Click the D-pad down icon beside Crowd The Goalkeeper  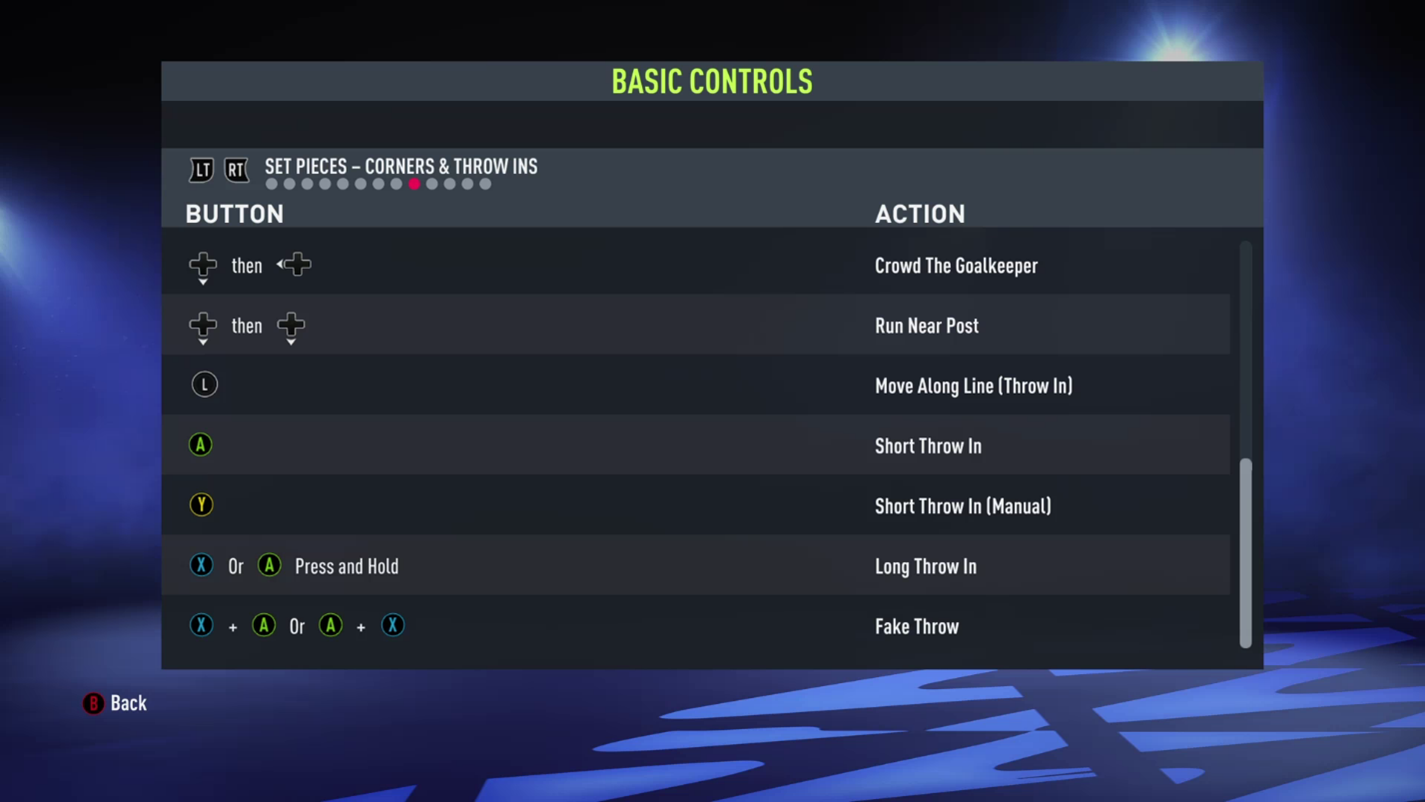pos(203,265)
